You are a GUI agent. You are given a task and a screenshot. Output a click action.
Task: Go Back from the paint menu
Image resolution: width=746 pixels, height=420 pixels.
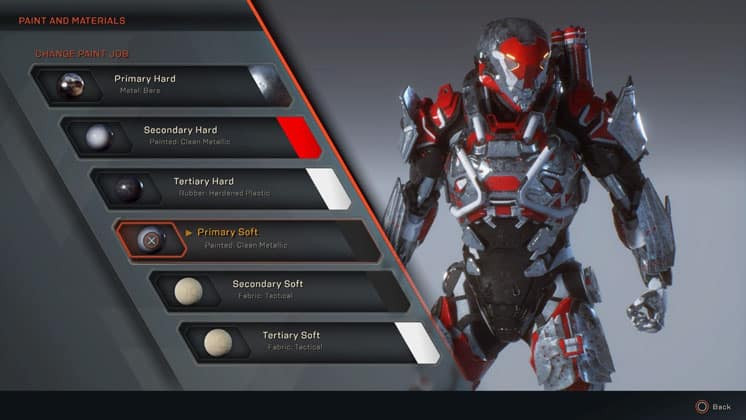point(714,407)
